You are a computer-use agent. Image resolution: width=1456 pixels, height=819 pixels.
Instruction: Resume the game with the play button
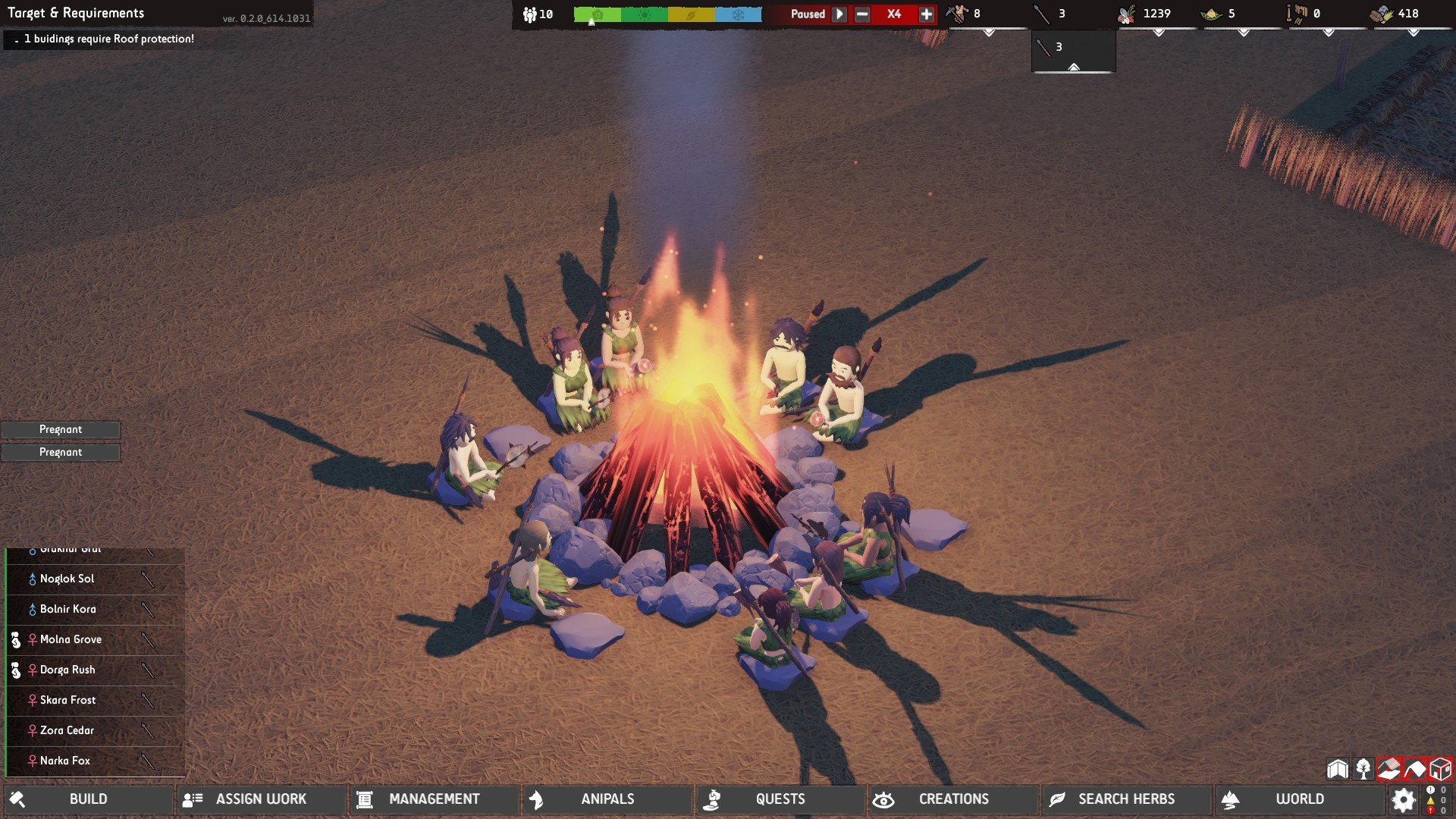(x=839, y=14)
